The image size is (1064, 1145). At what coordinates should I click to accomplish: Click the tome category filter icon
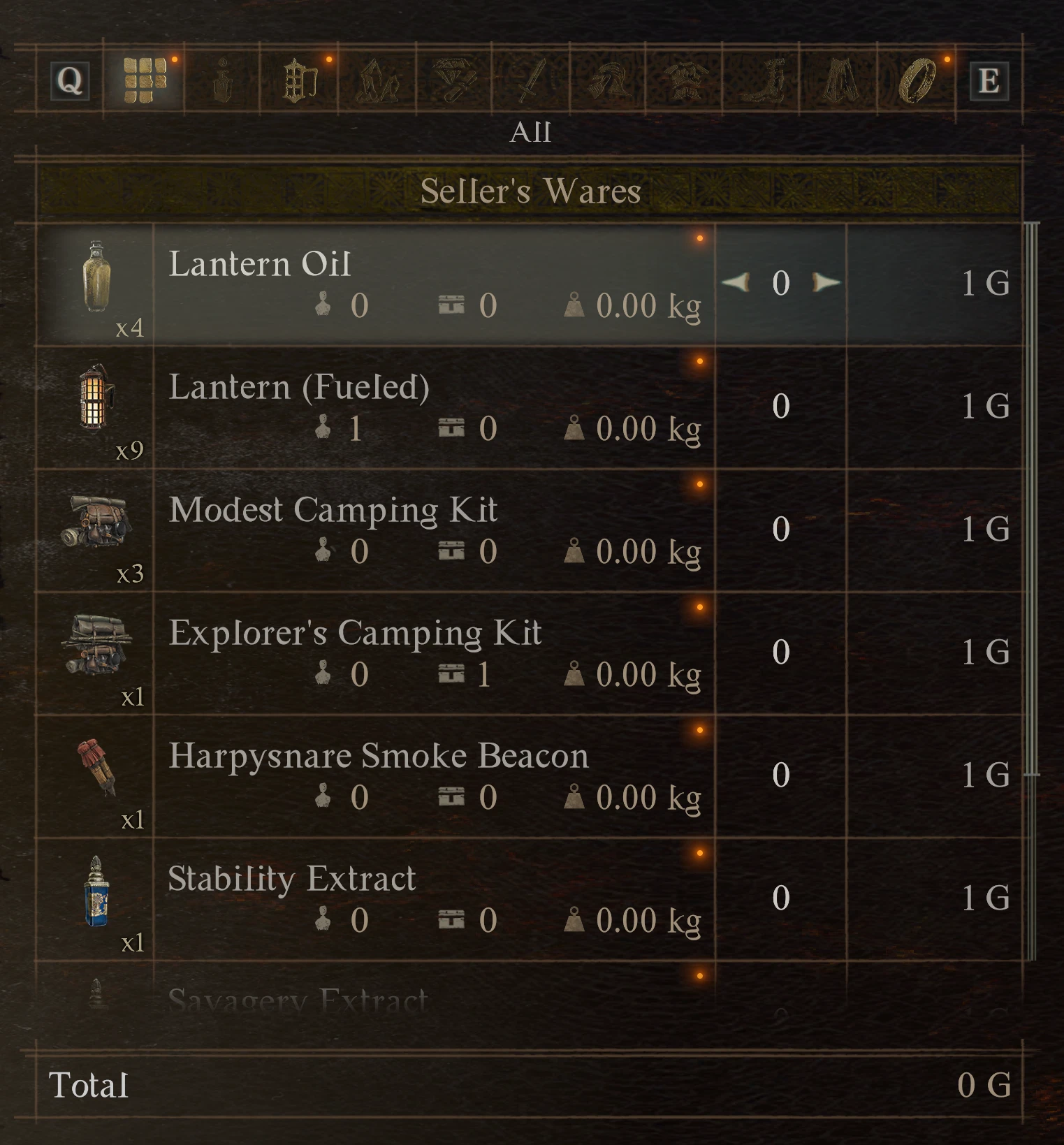[300, 80]
